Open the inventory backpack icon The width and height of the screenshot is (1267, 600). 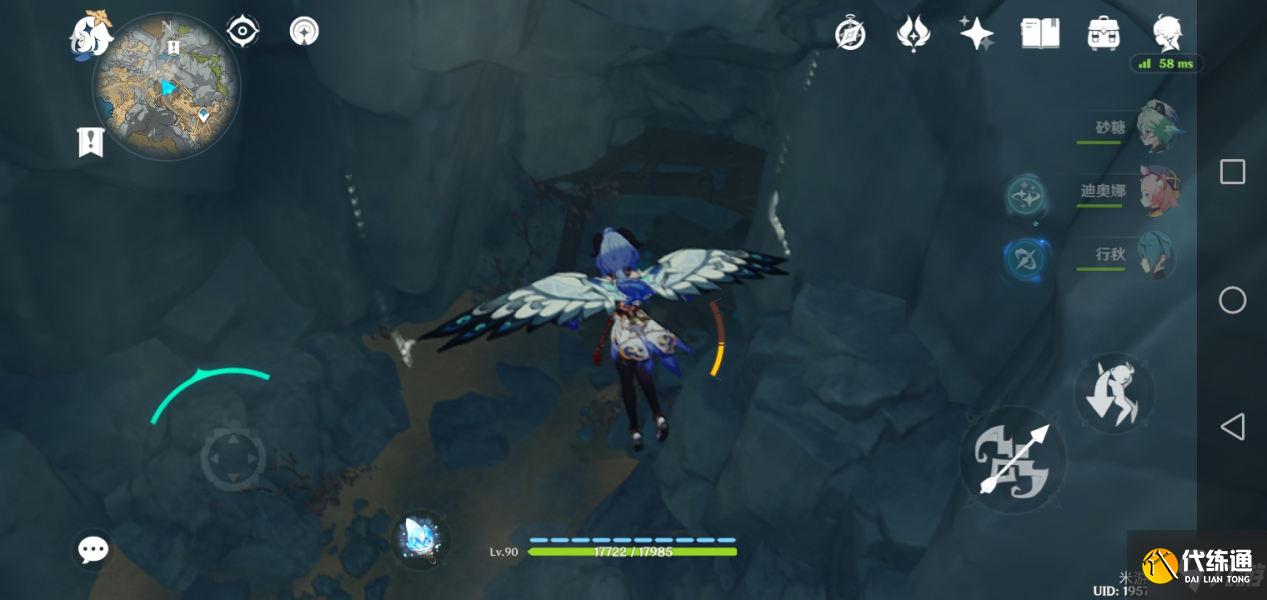point(1103,34)
